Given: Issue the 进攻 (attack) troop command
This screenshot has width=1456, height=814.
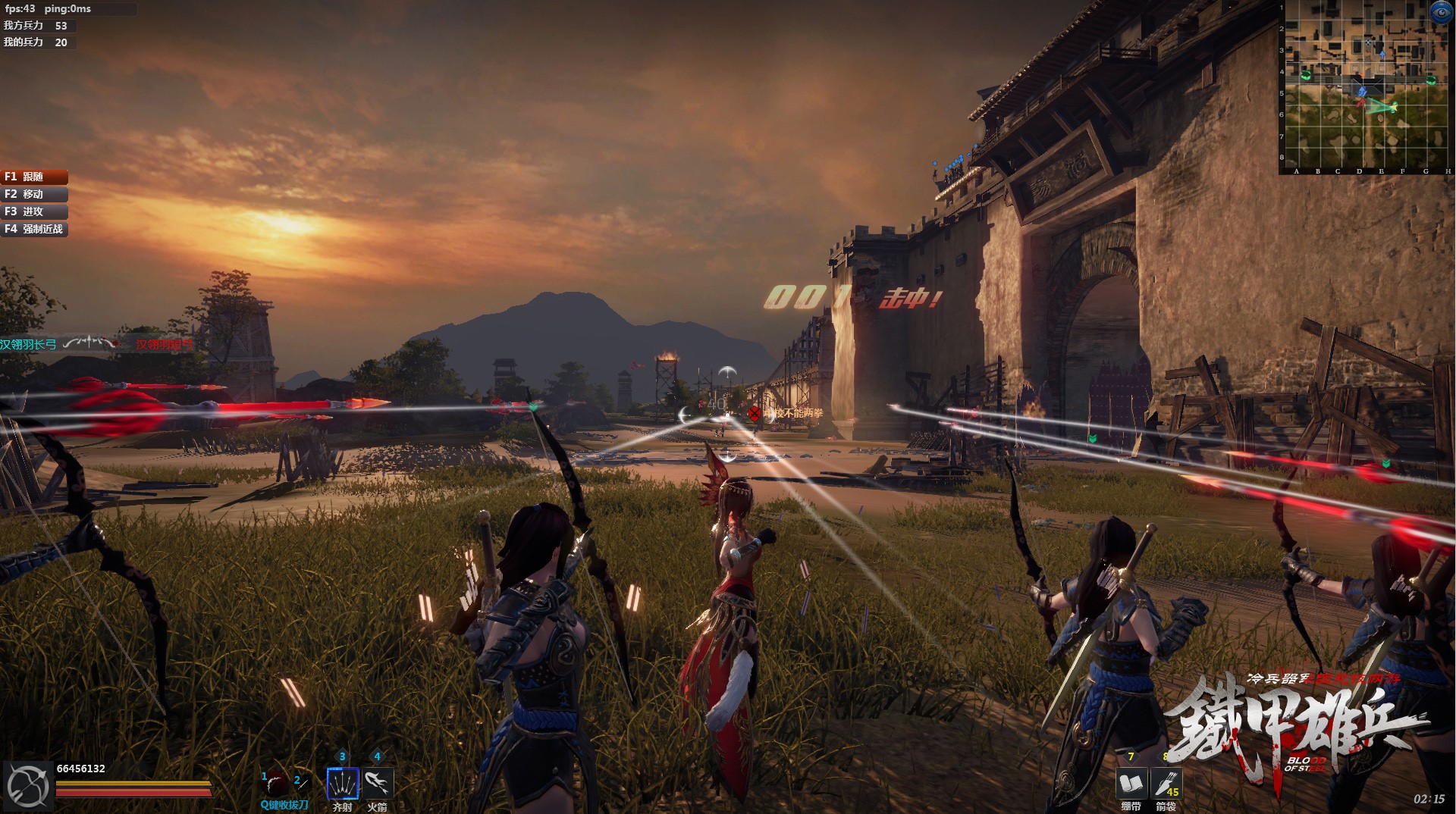Looking at the screenshot, I should (34, 211).
